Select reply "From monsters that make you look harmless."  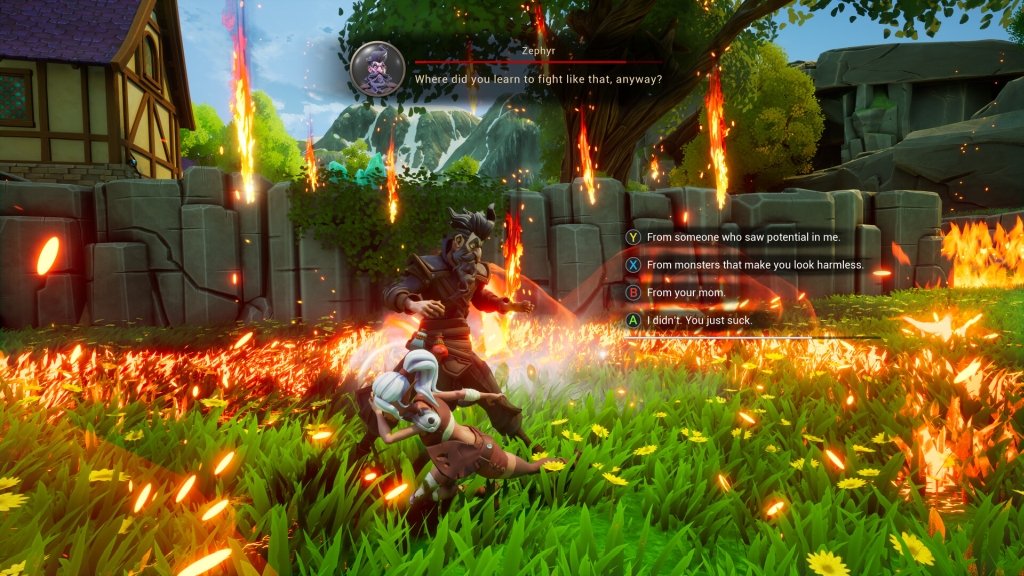pos(753,265)
